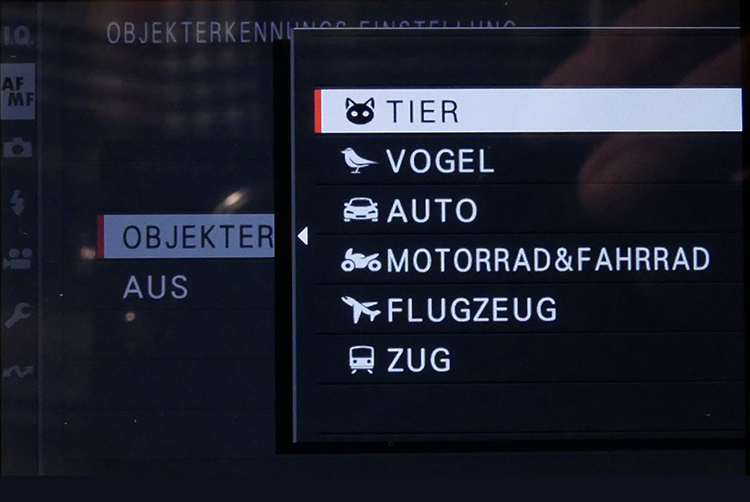Image resolution: width=750 pixels, height=502 pixels.
Task: Choose the AUS option
Action: tap(155, 288)
